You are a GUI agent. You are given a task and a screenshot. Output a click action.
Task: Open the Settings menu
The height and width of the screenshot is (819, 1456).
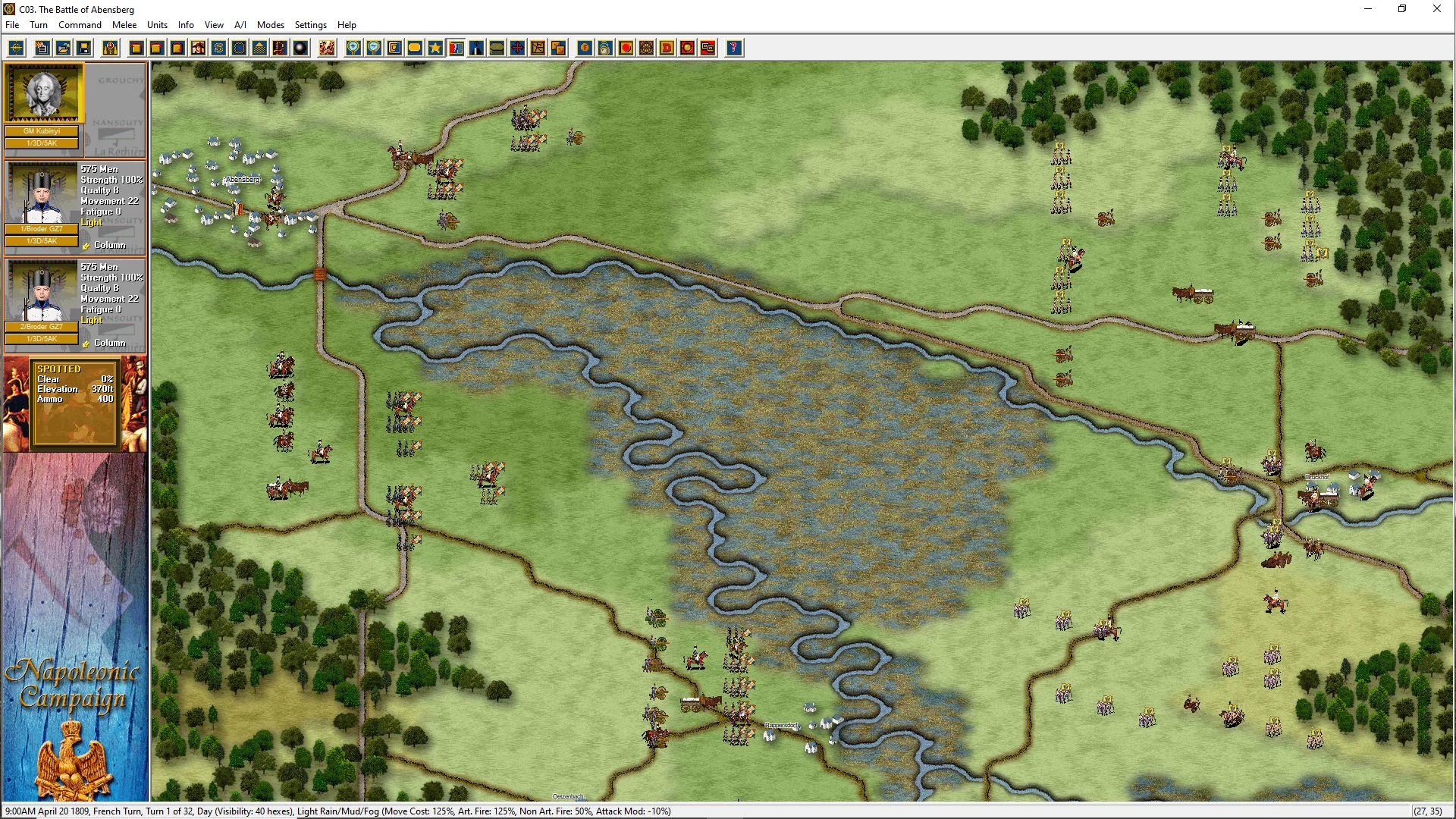point(310,25)
